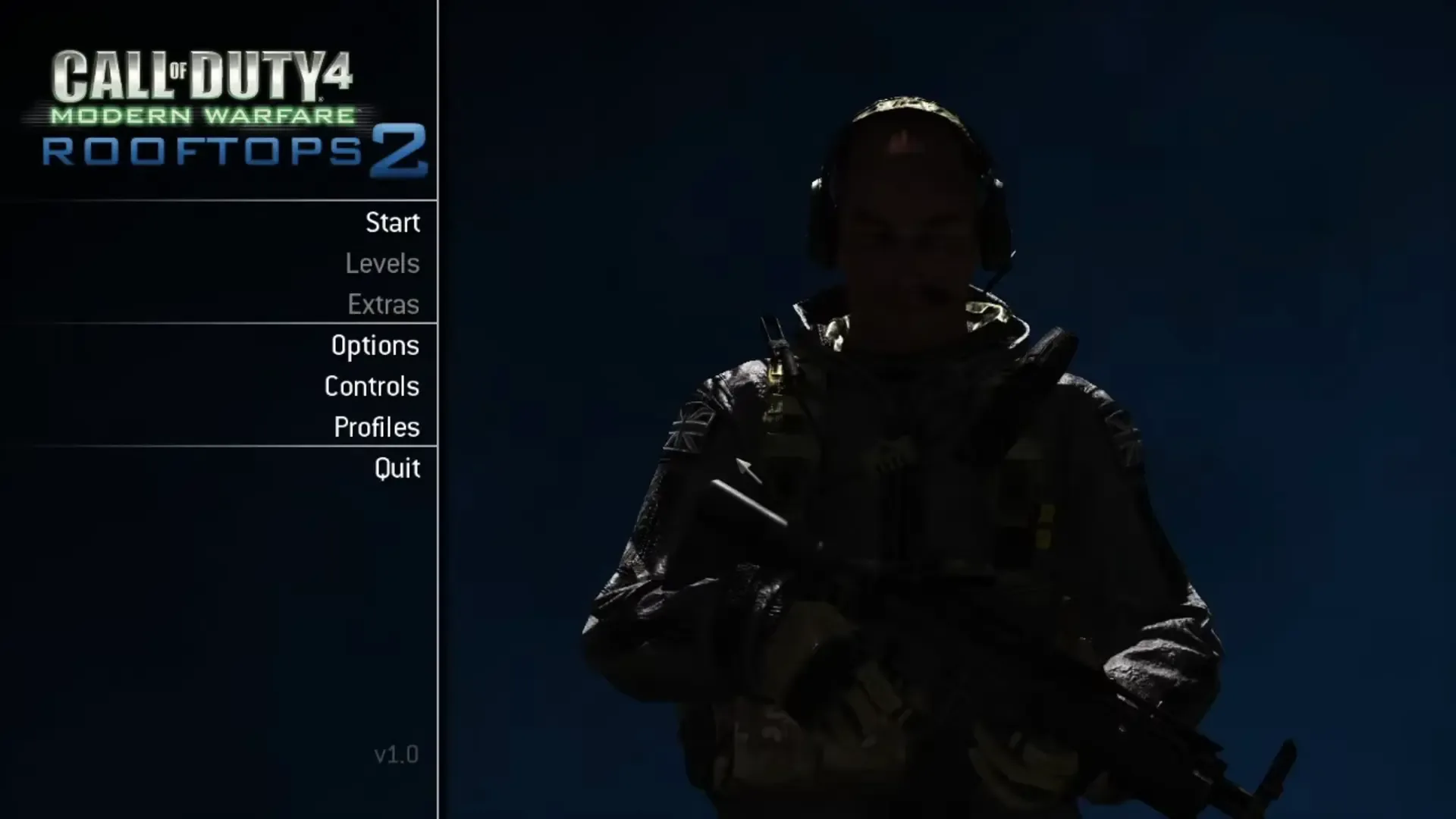Open the Options menu

click(x=375, y=345)
